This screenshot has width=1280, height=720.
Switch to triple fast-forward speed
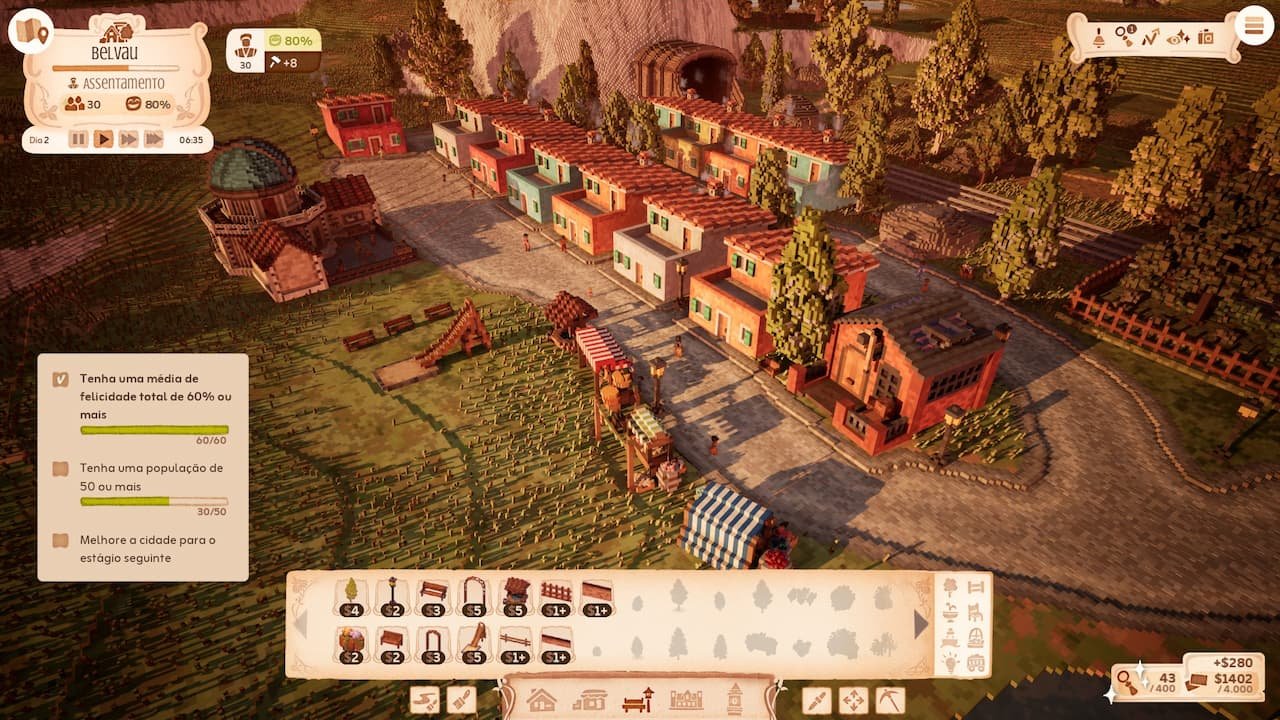click(153, 139)
